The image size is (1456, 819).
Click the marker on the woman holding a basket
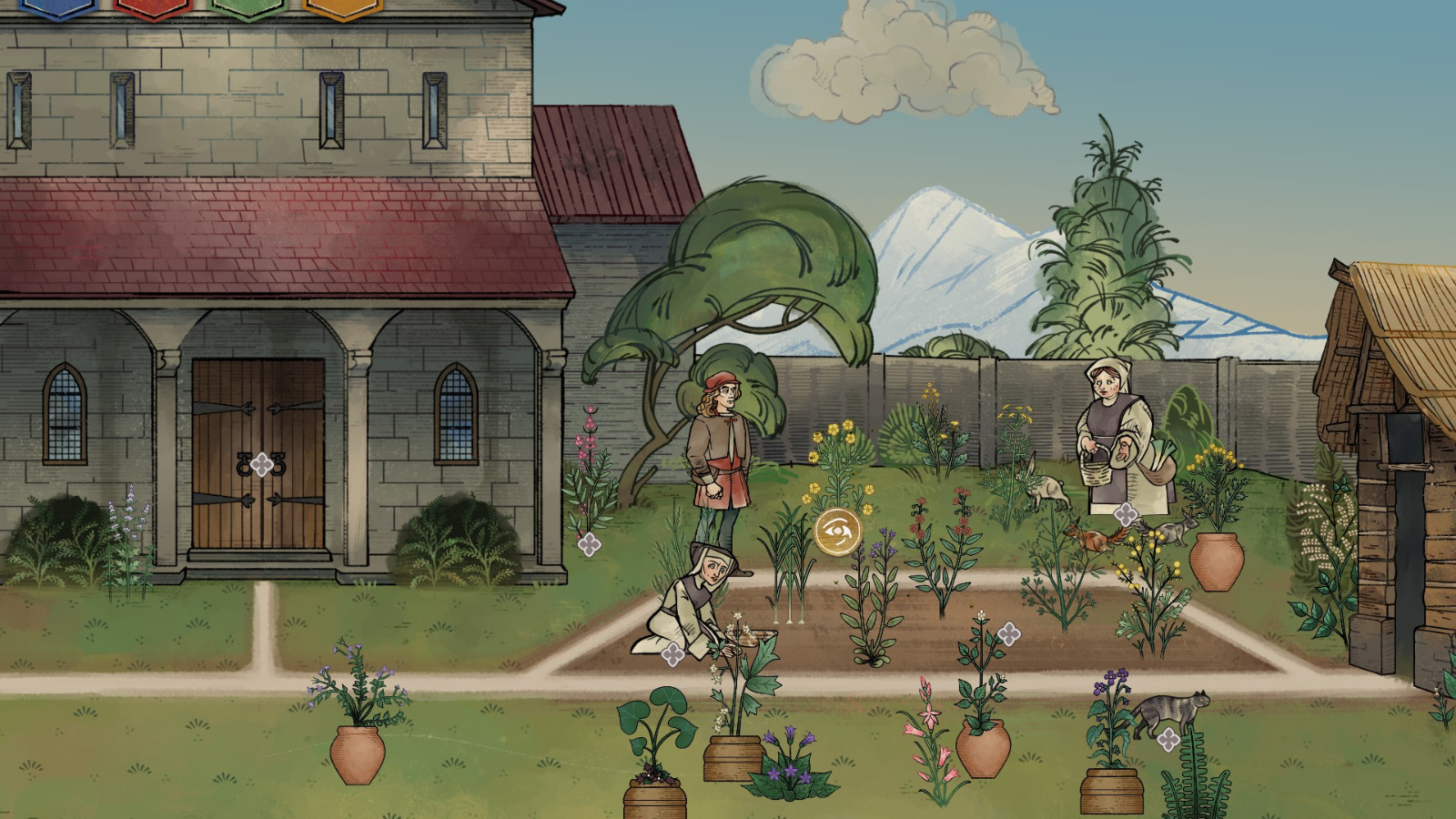pyautogui.click(x=1126, y=514)
